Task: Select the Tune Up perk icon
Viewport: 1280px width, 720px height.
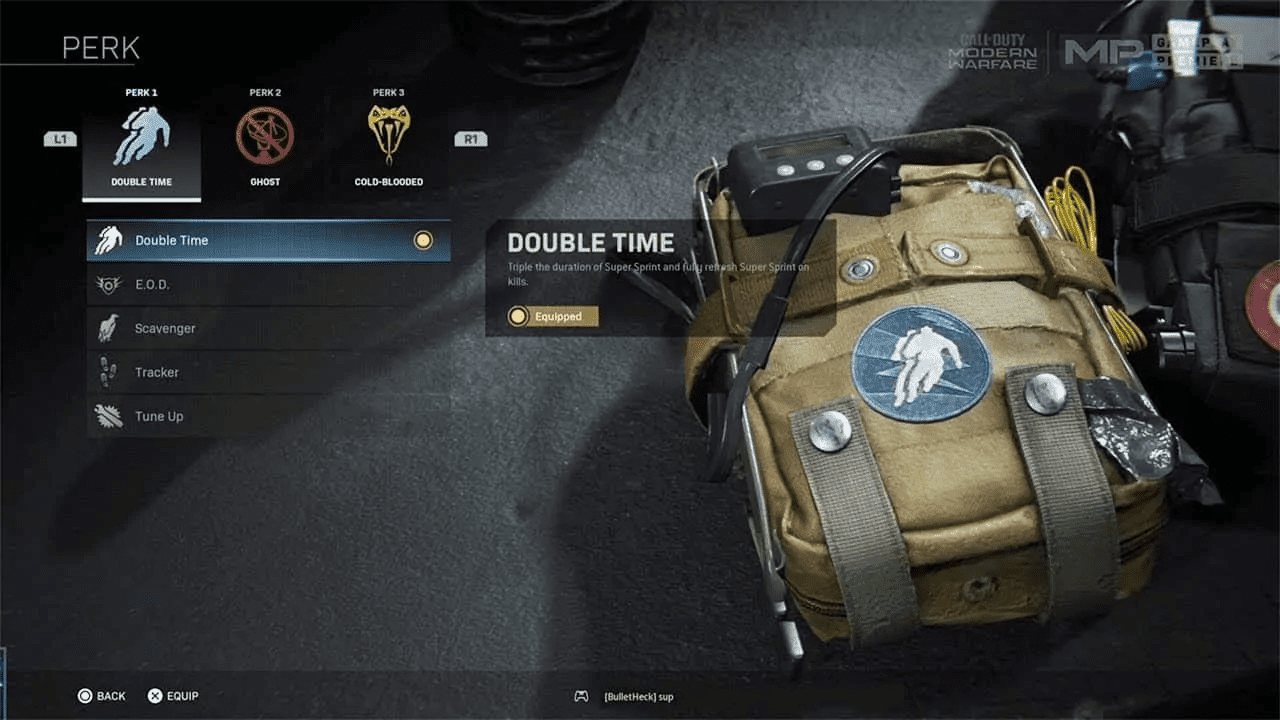Action: click(x=110, y=416)
